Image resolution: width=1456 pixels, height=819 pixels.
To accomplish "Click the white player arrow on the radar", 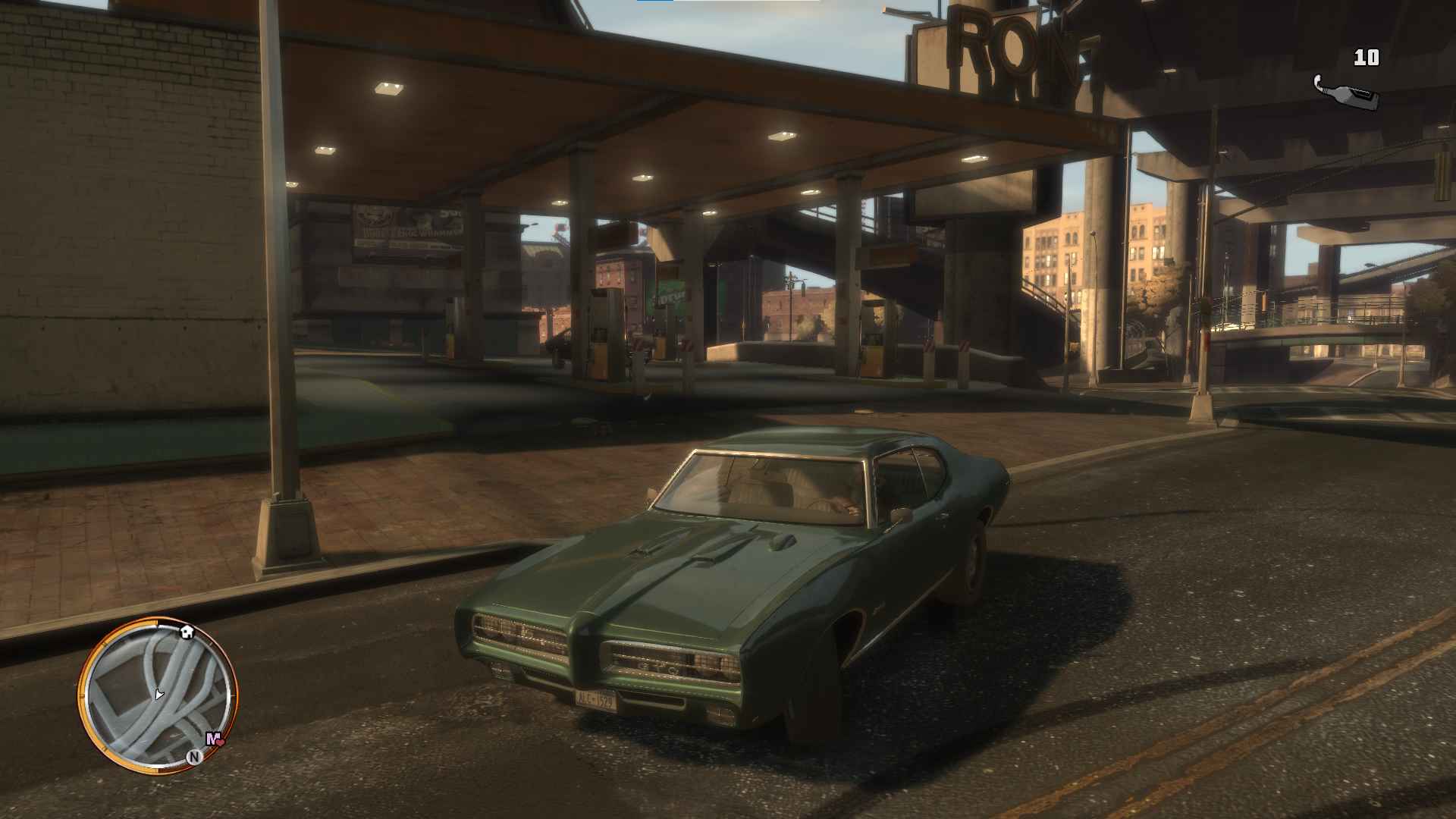I will coord(158,694).
